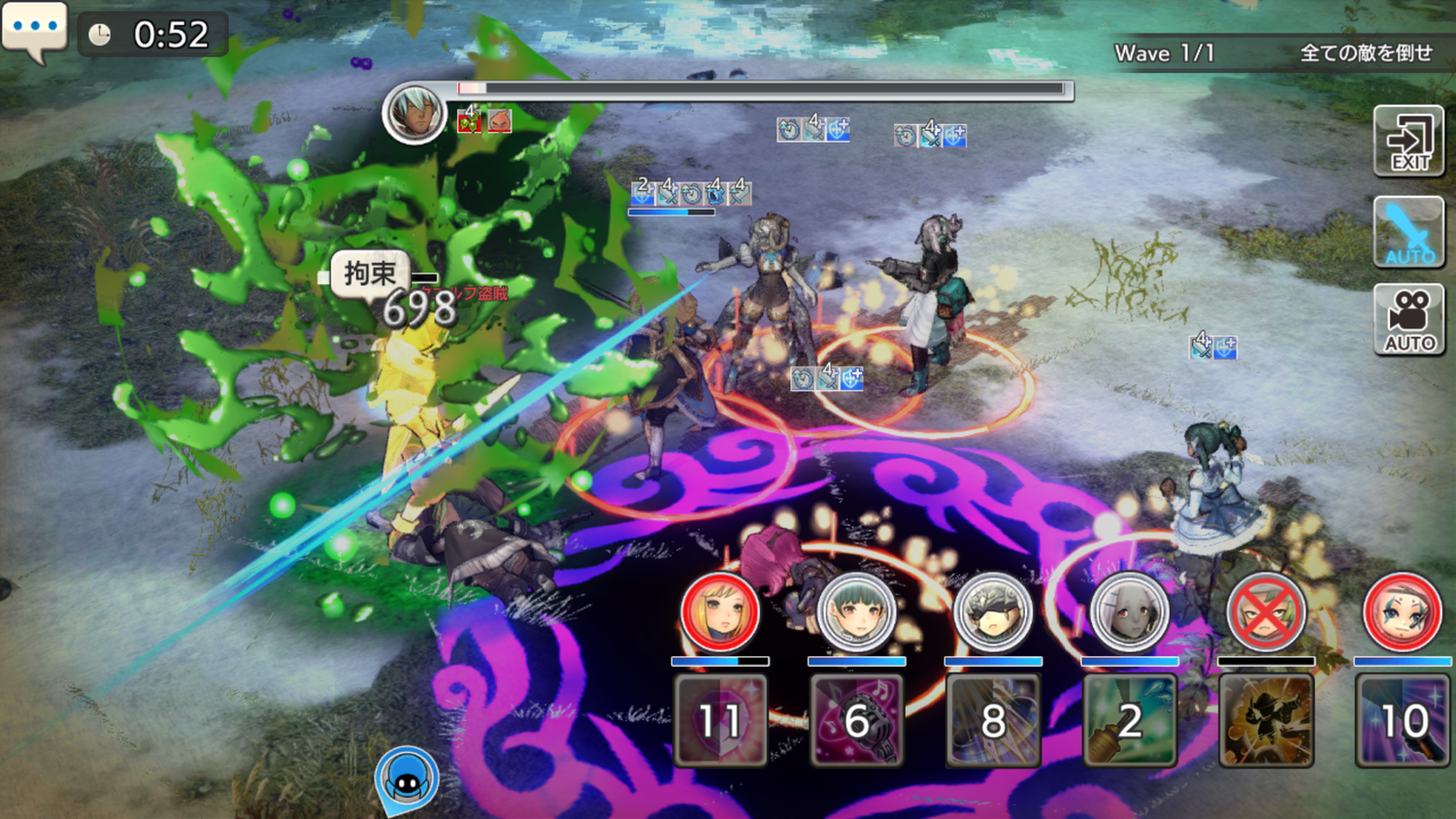Viewport: 1456px width, 819px height.
Task: Click the enemy boss portrait icon
Action: coord(414,114)
